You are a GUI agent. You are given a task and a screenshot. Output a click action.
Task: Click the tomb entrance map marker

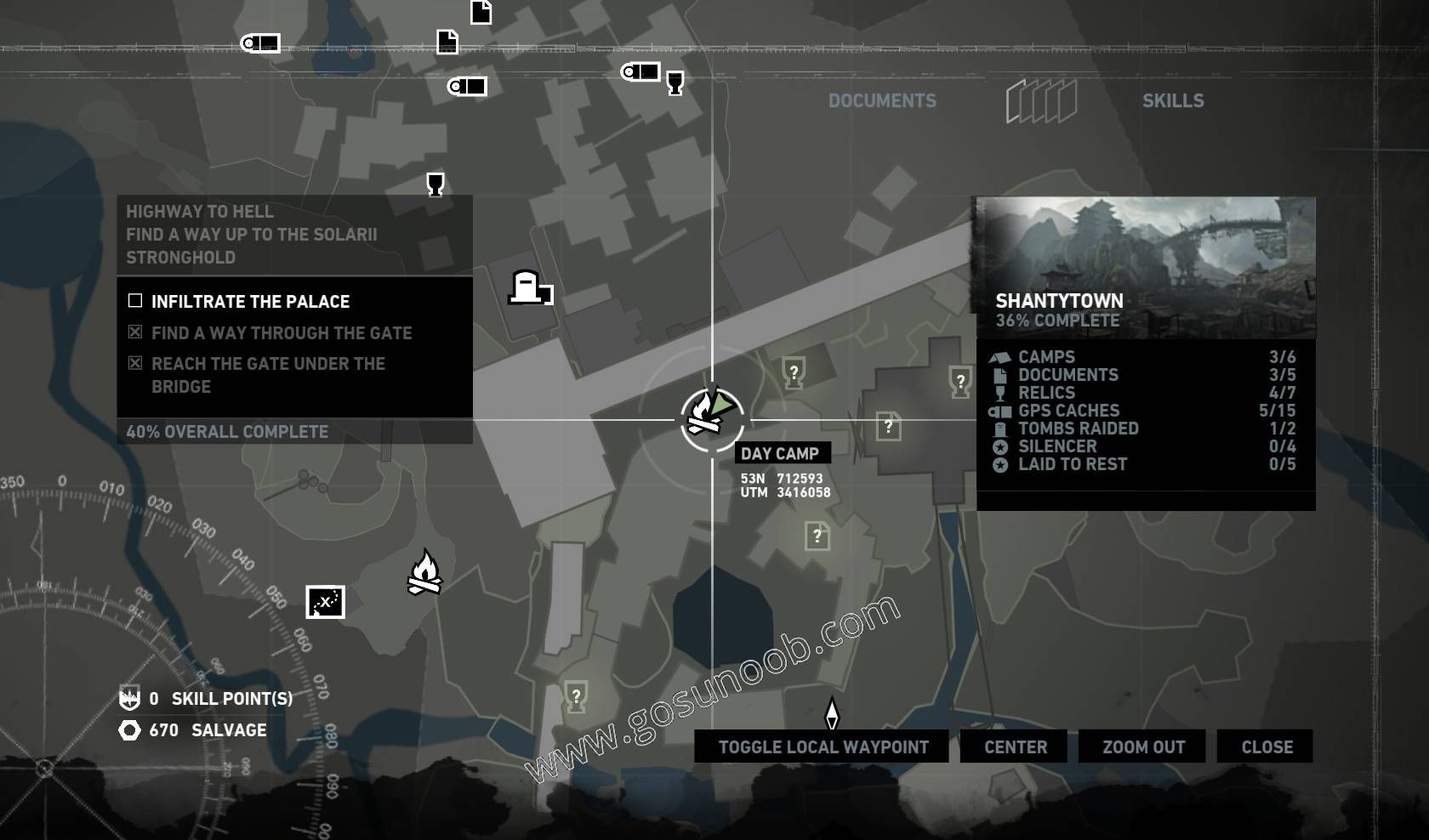tap(529, 288)
